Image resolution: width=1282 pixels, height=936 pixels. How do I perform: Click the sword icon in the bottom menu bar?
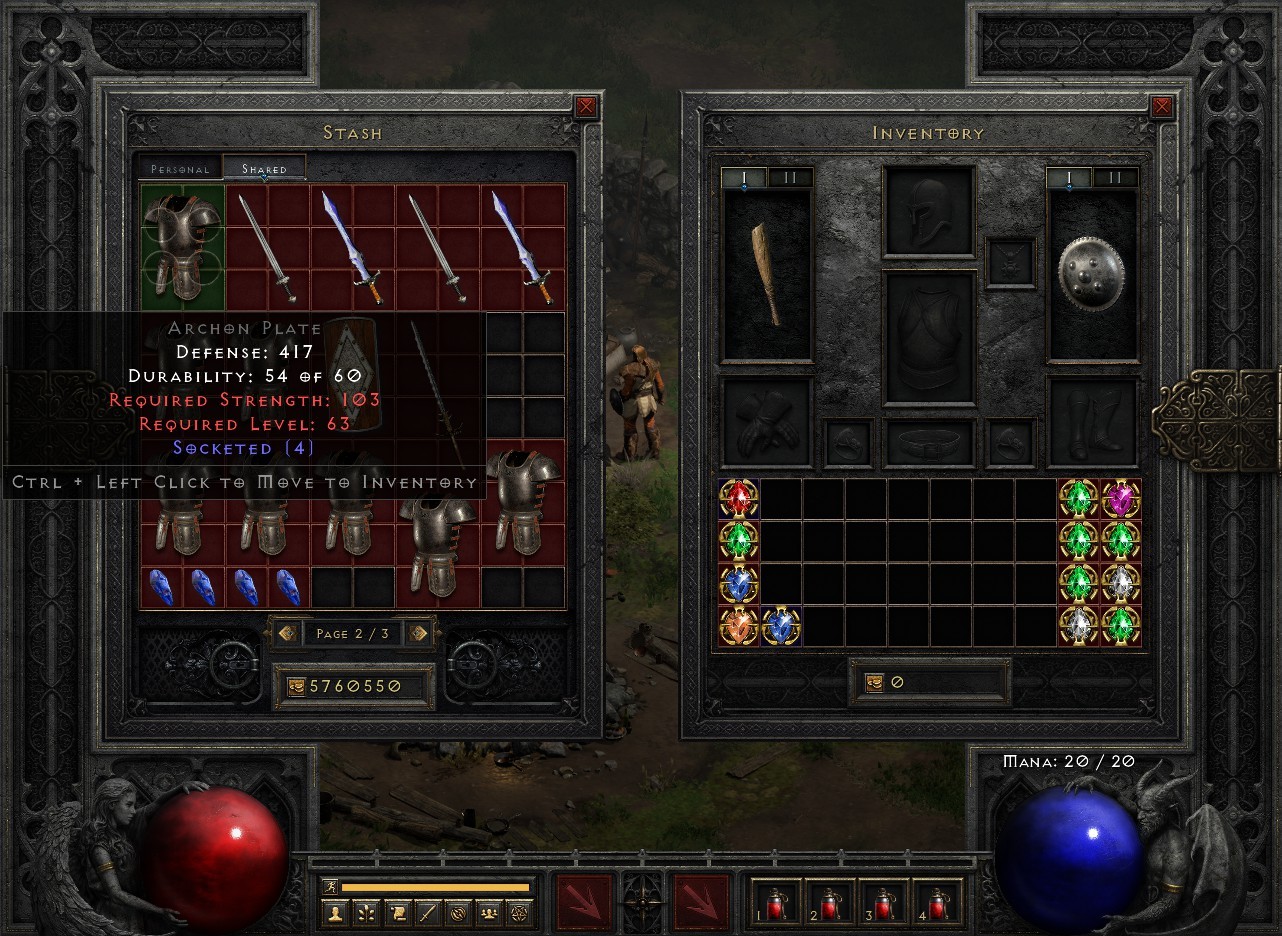[x=428, y=913]
